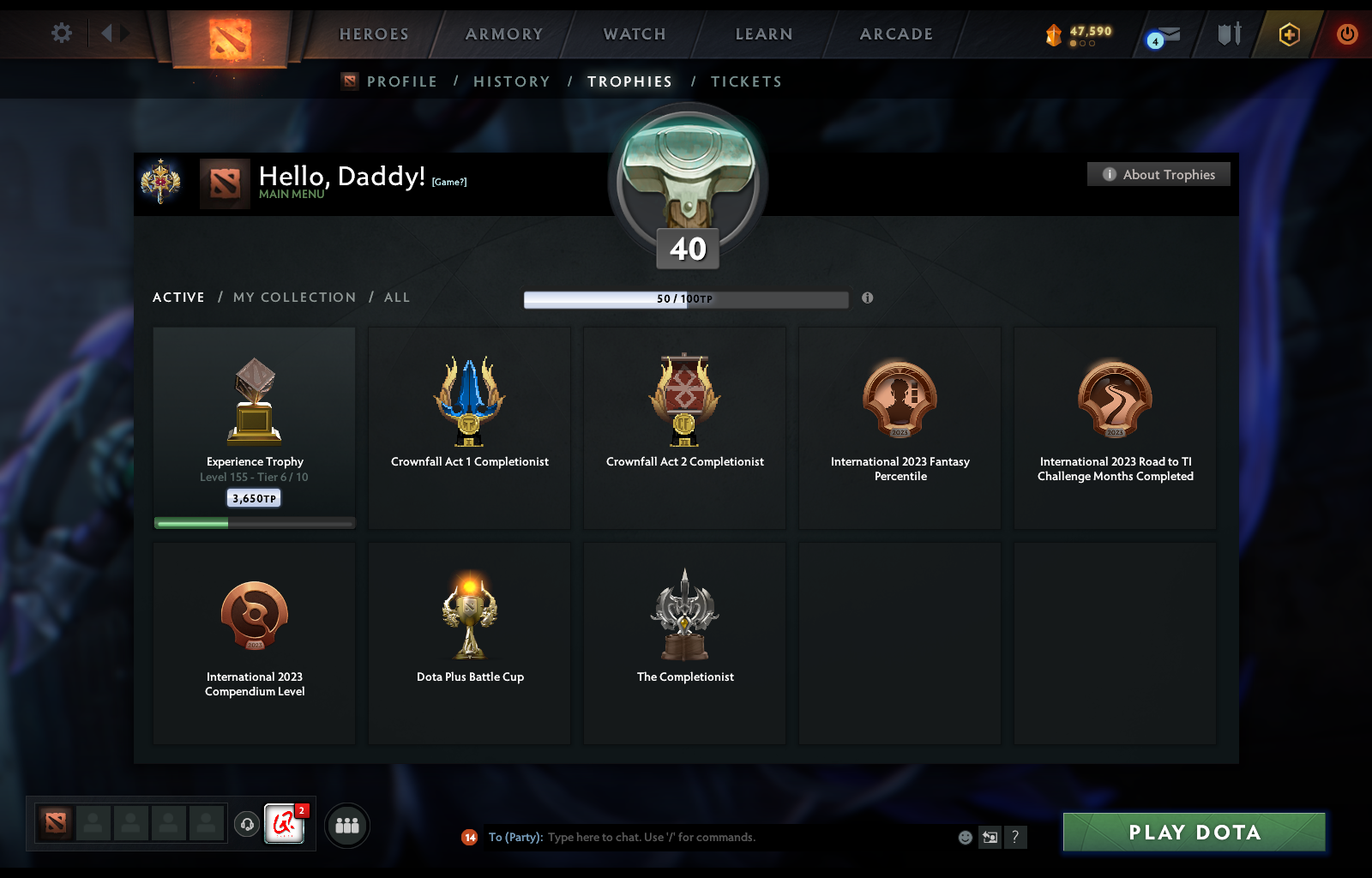Click the orange shards gem icon beside 47,590

click(x=1053, y=35)
